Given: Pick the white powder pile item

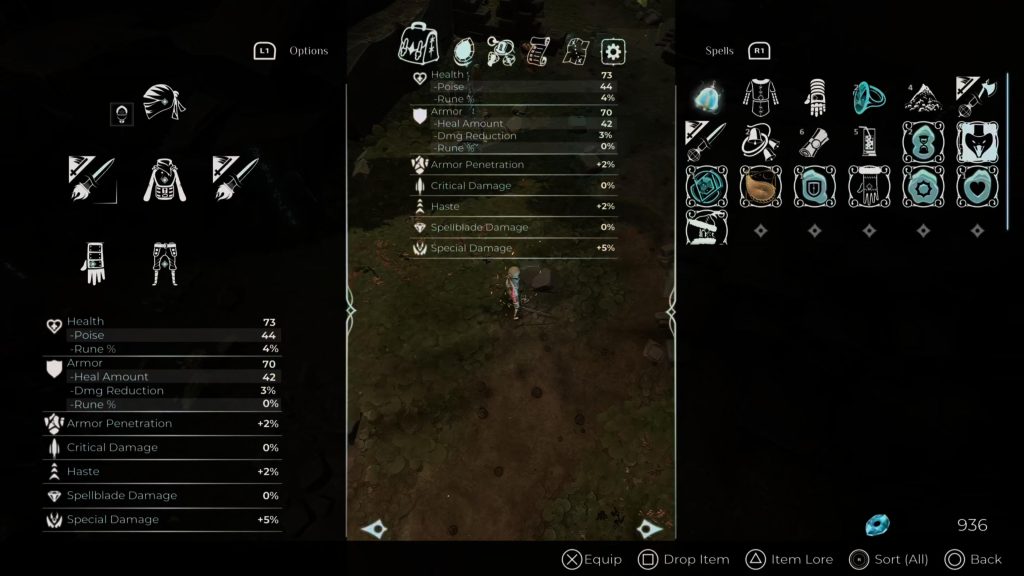Looking at the screenshot, I should pyautogui.click(x=921, y=97).
